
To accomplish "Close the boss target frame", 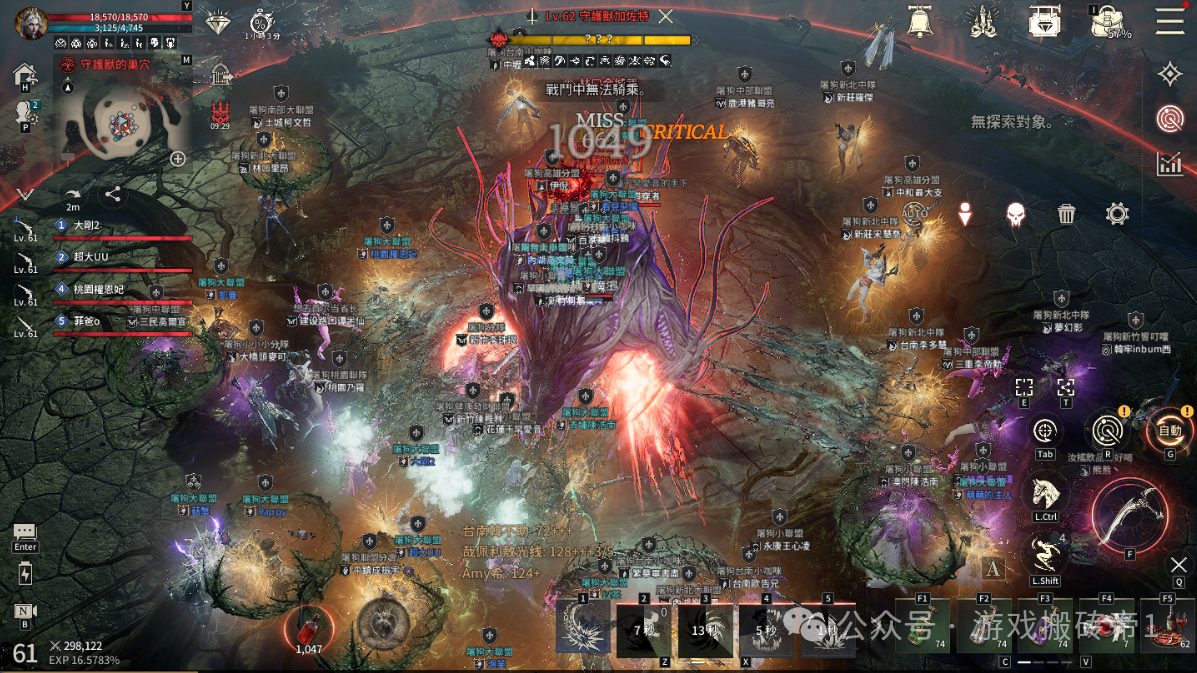I will coord(665,16).
